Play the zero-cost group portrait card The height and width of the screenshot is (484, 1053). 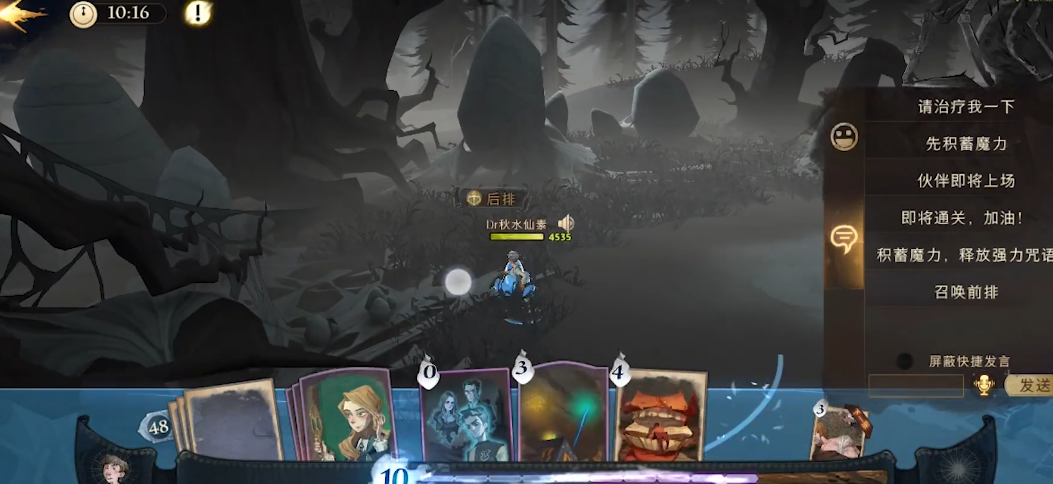(467, 418)
